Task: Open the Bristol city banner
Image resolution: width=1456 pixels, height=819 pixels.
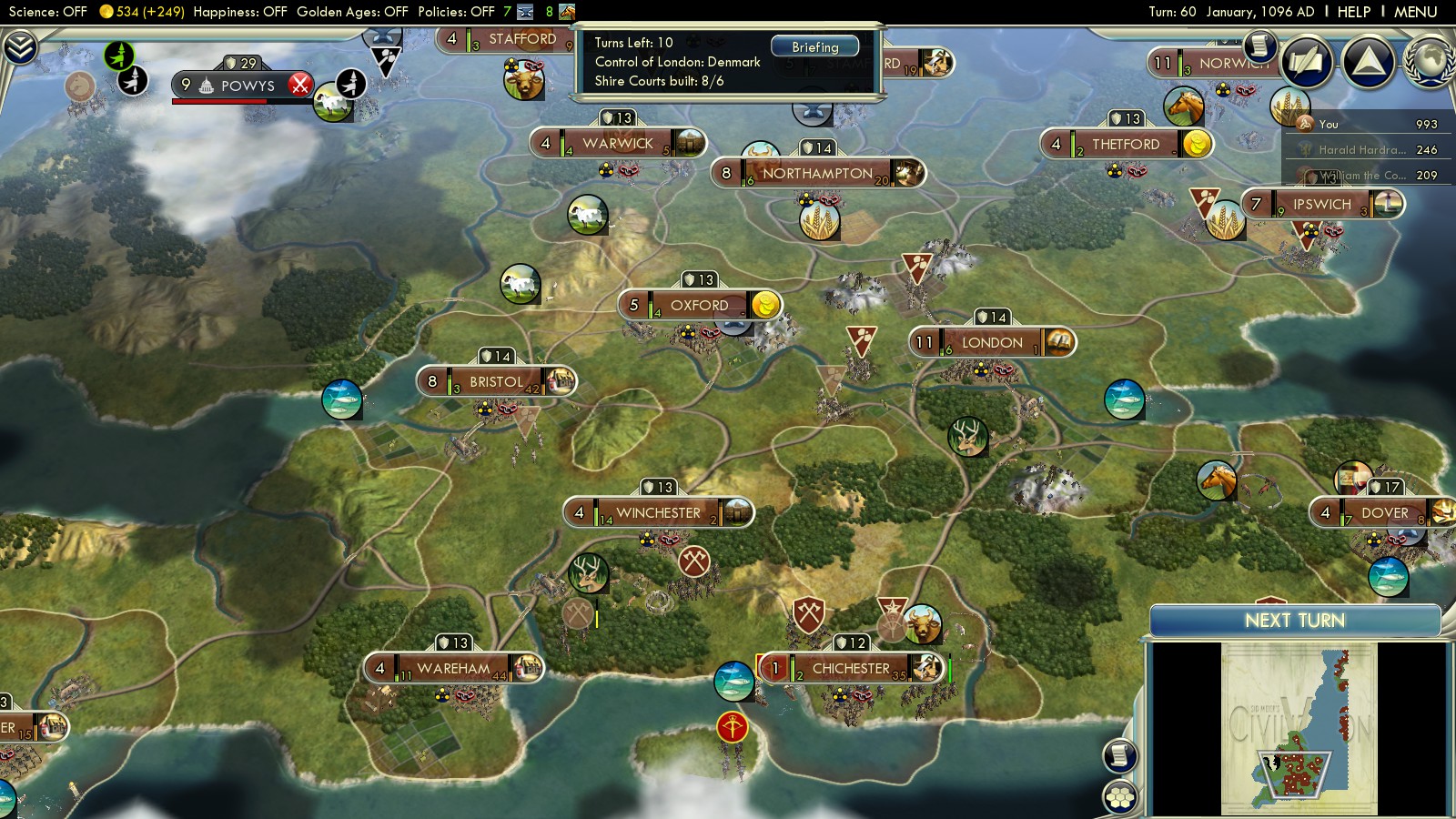Action: coord(496,382)
